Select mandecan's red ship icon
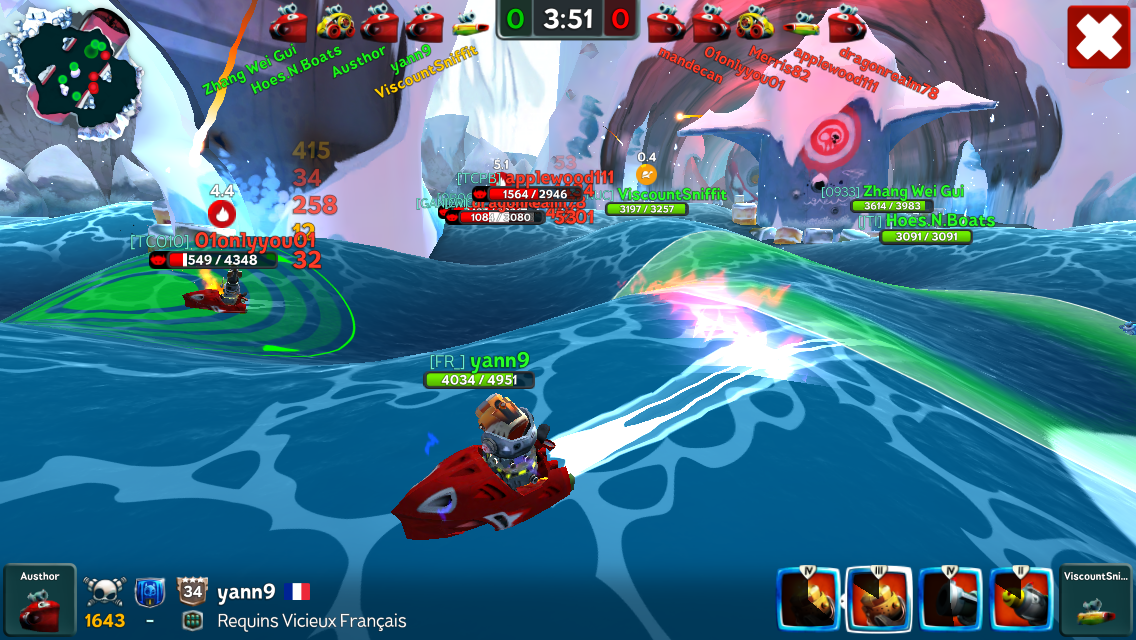This screenshot has width=1136, height=640. click(x=665, y=22)
